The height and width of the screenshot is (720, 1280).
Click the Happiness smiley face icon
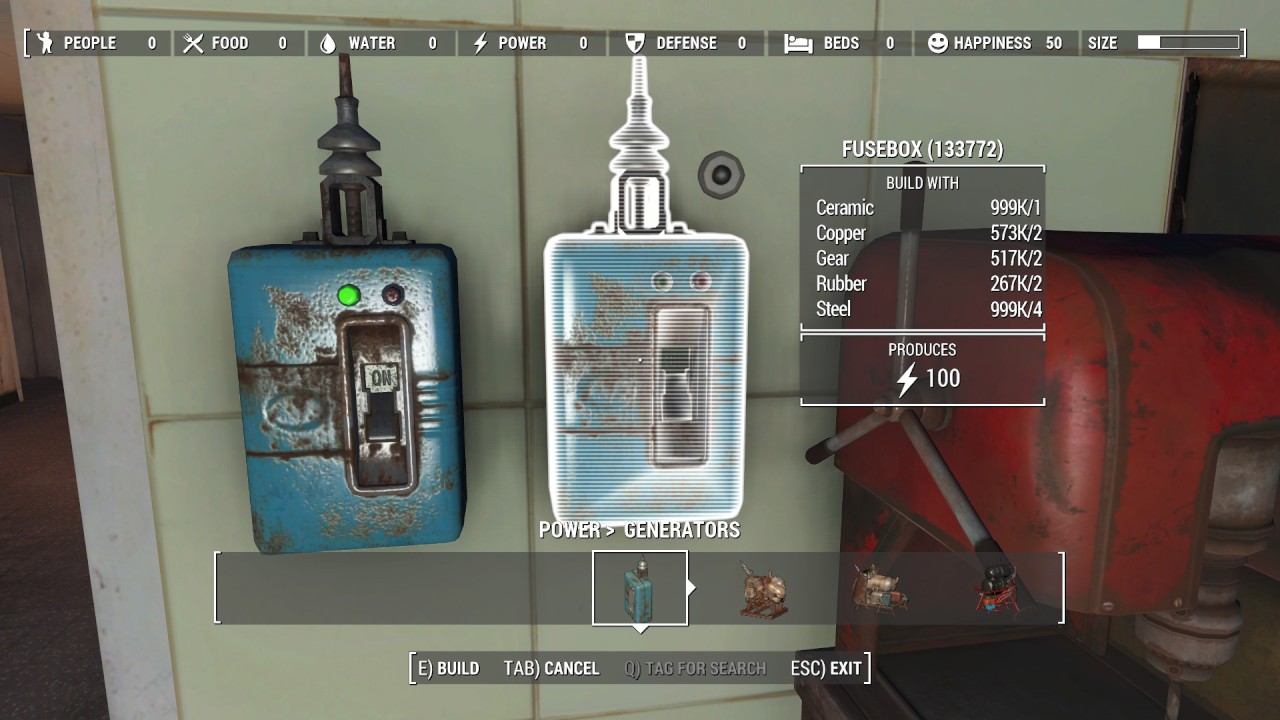tap(938, 43)
